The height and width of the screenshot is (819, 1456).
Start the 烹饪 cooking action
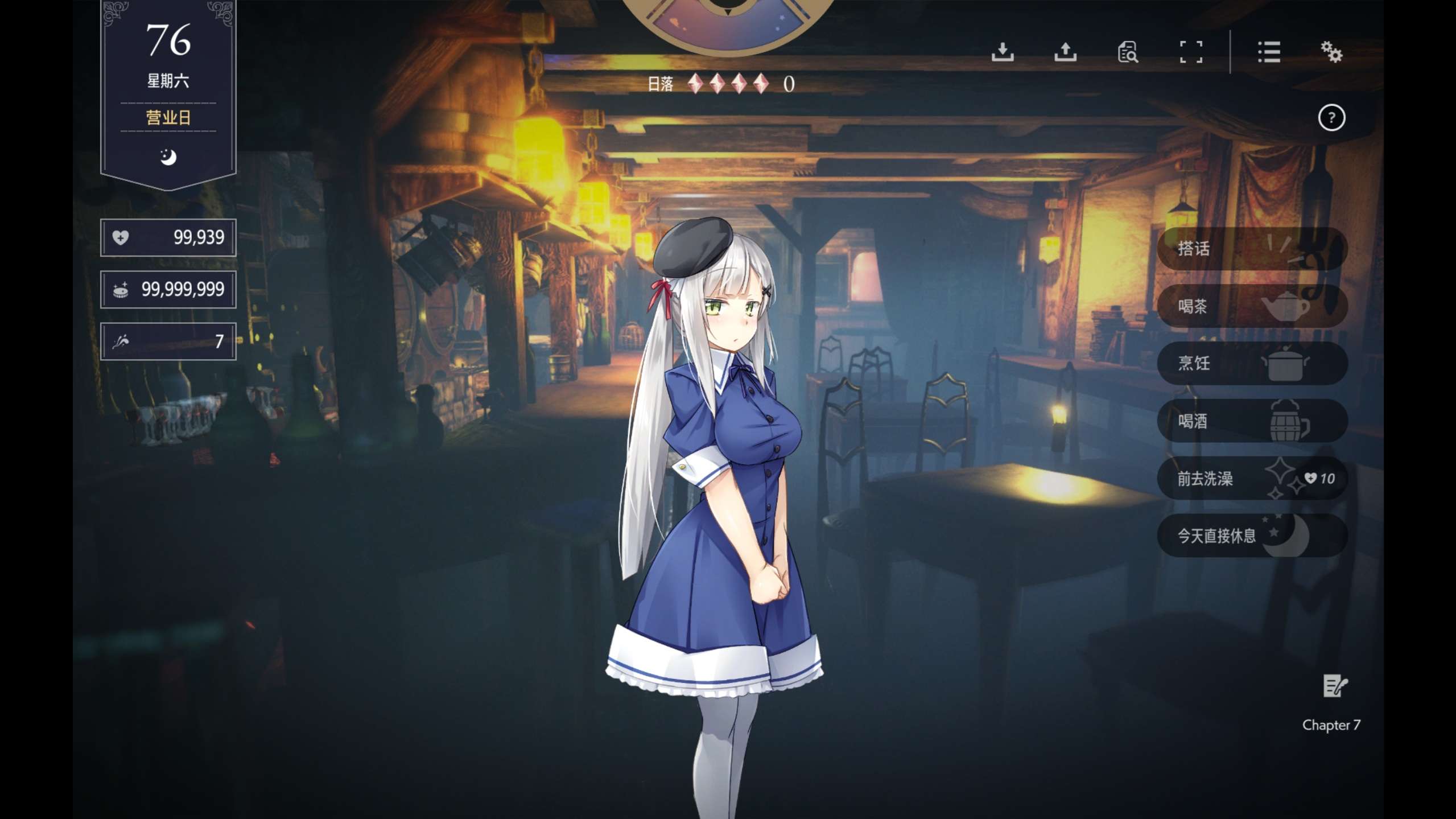[x=1251, y=364]
